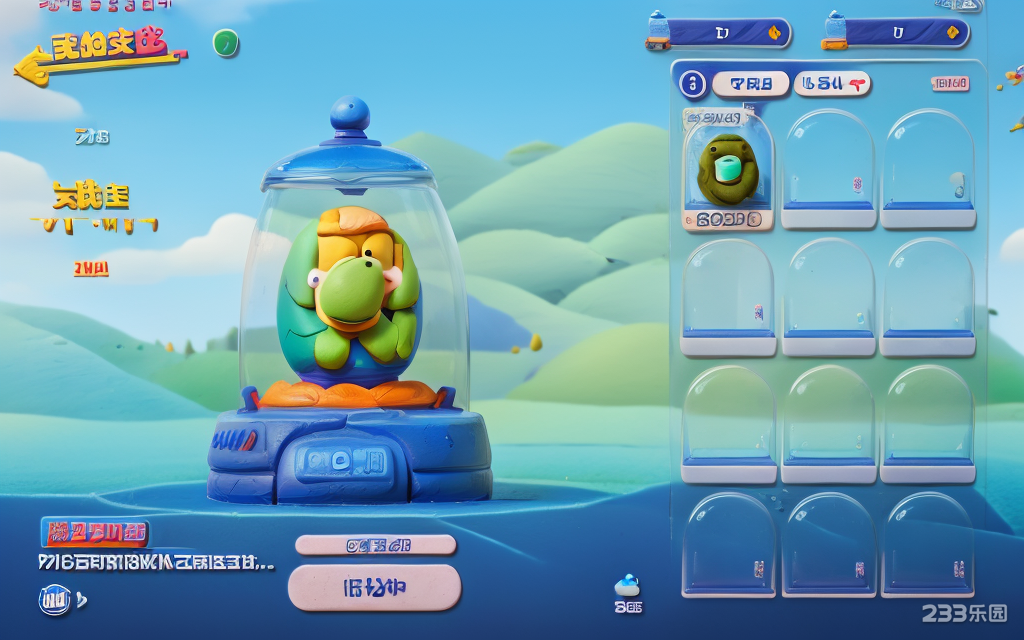Select the jar slot holding the green creature
The image size is (1024, 640).
[728, 168]
